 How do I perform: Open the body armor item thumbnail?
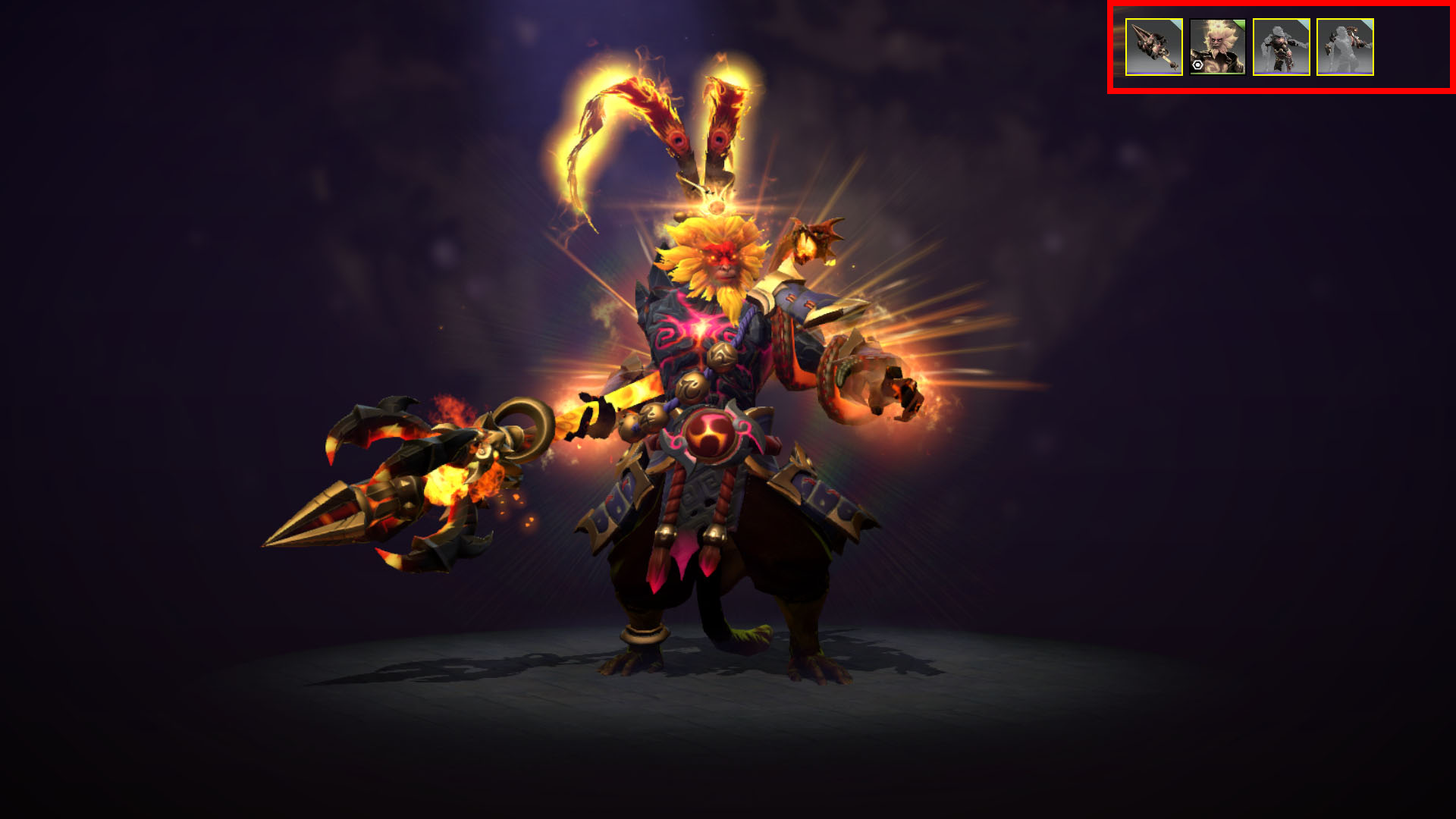[1281, 47]
